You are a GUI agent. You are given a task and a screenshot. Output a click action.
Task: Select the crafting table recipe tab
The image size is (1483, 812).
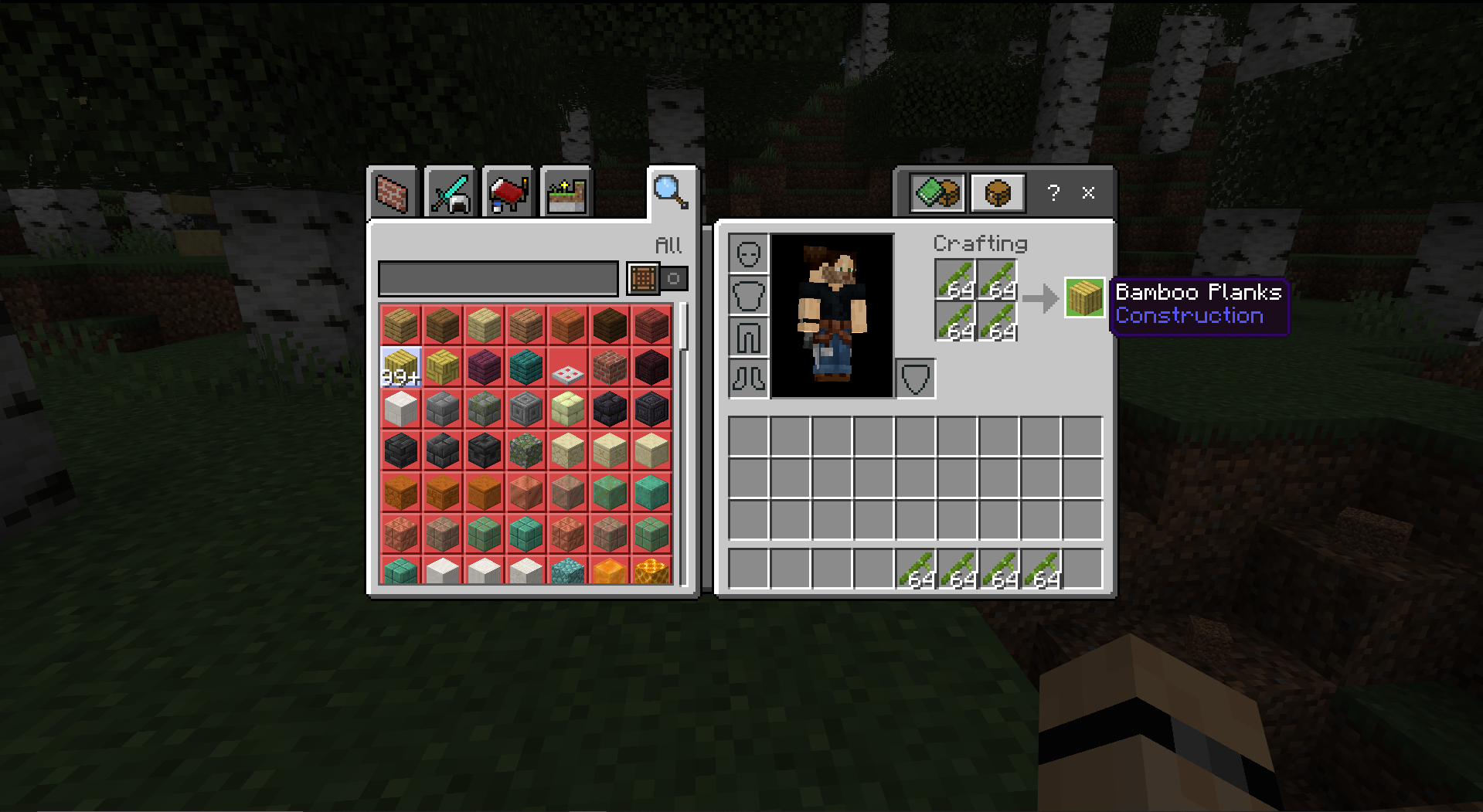pyautogui.click(x=997, y=192)
